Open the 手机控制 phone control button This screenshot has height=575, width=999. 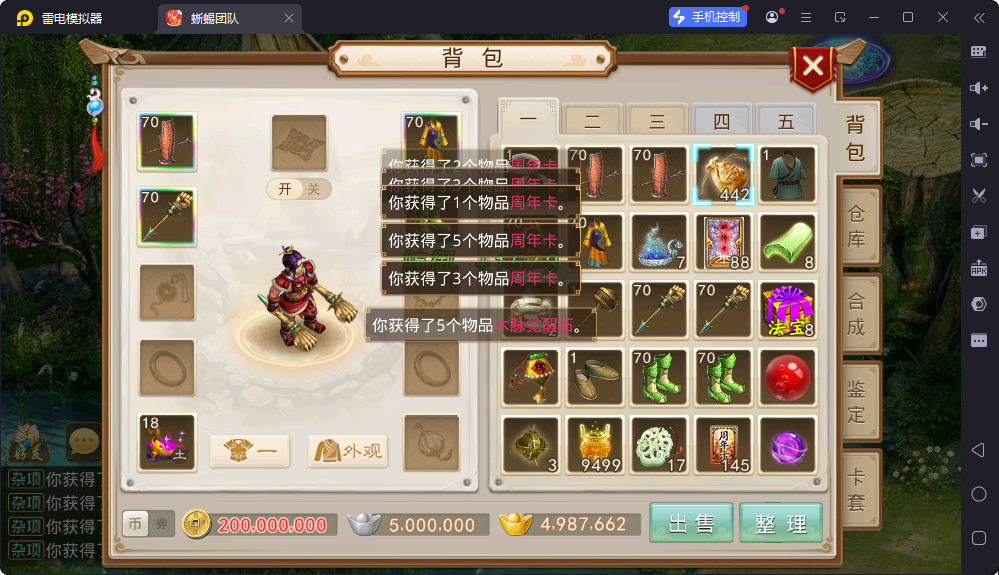[708, 17]
